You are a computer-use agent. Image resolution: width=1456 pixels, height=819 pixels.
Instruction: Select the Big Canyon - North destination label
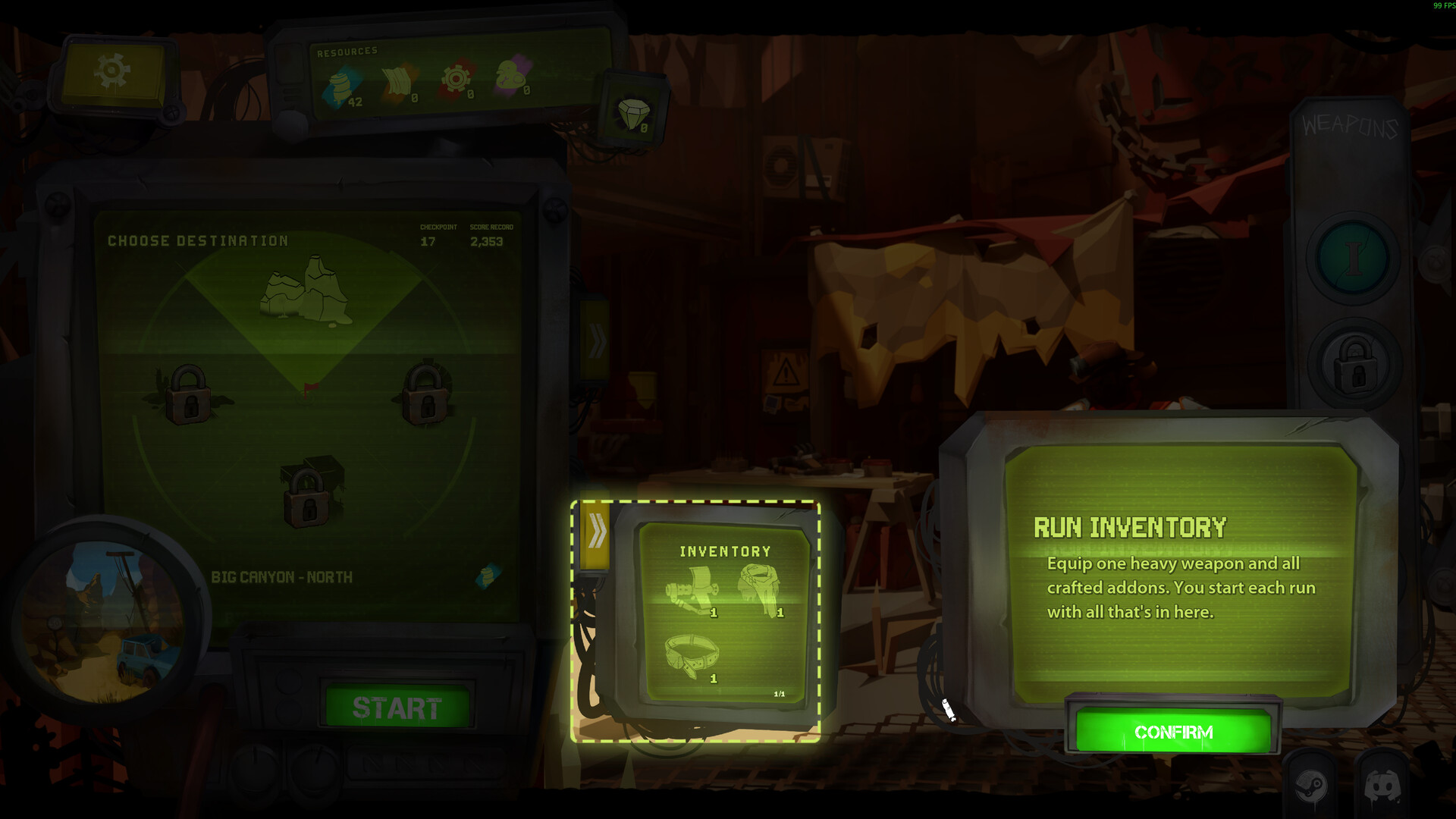282,577
